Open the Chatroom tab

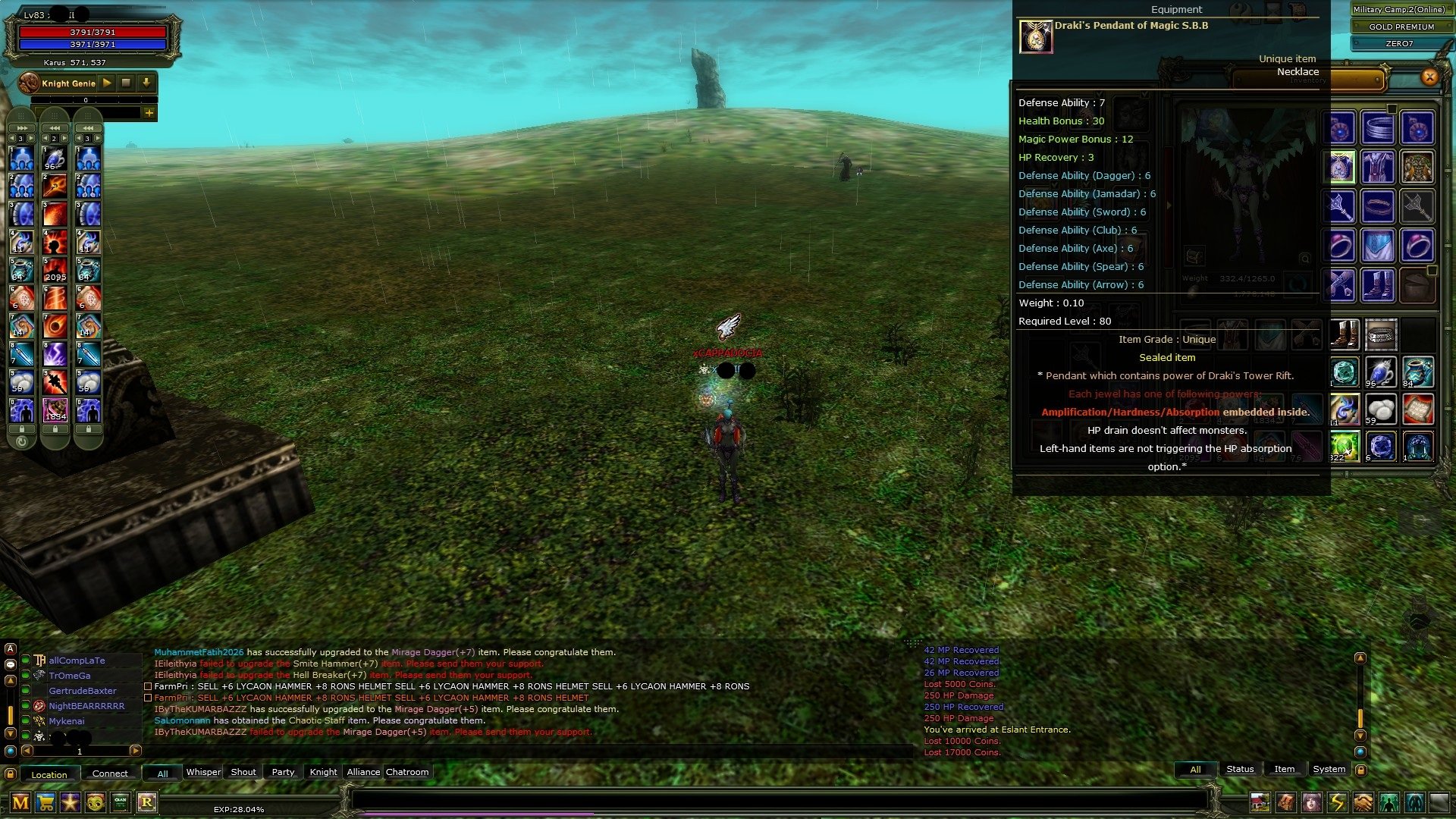coord(407,772)
